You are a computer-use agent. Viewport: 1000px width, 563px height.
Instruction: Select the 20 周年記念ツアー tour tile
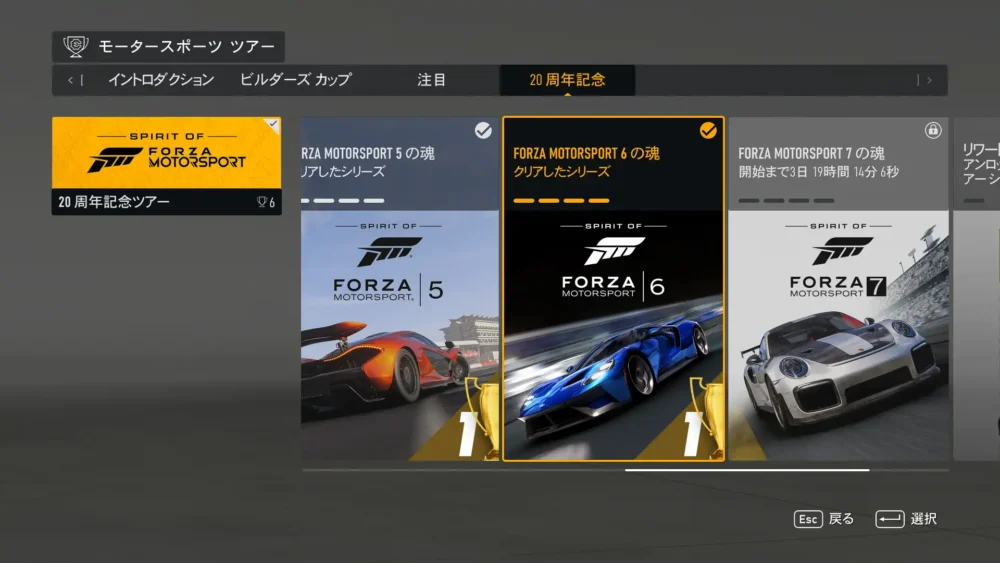[x=166, y=166]
